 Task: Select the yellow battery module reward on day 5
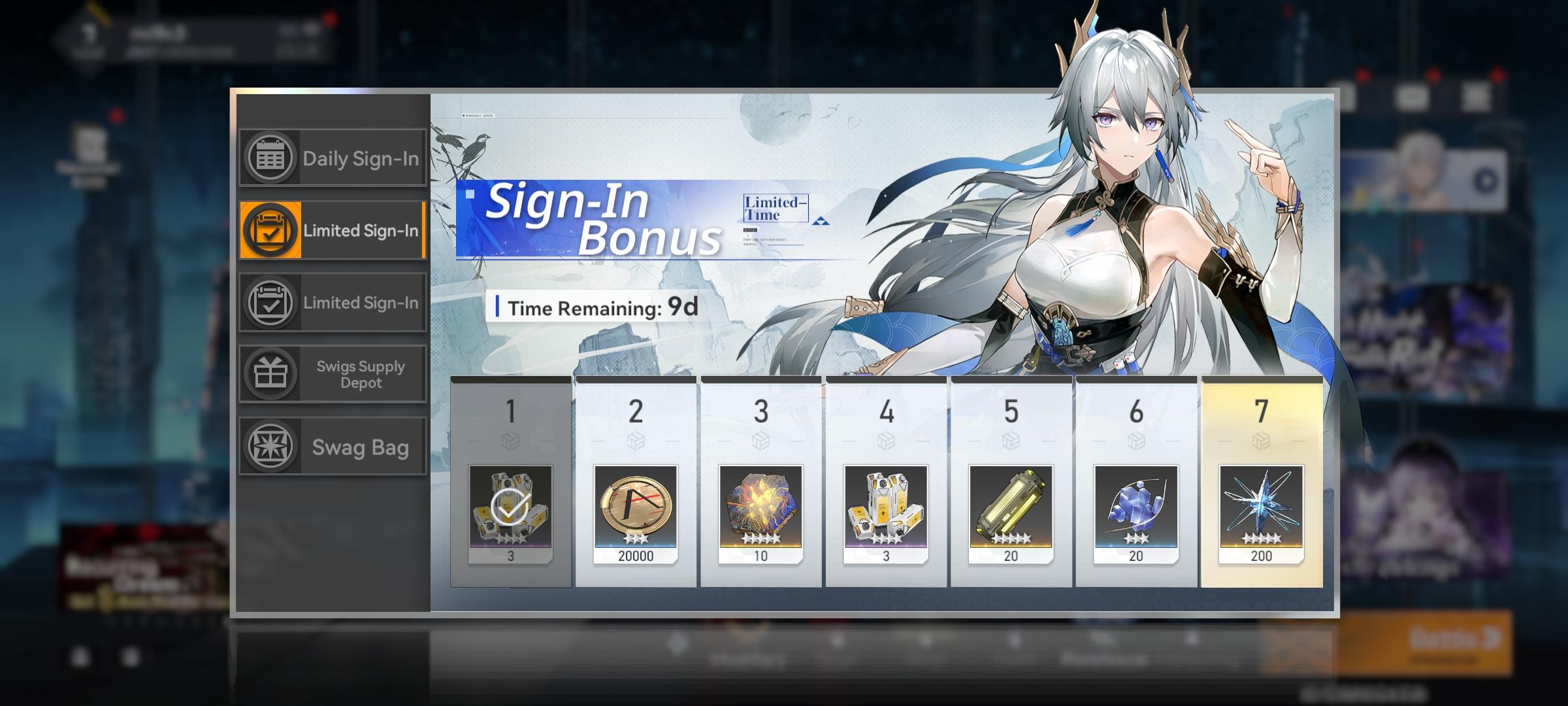coord(1011,512)
